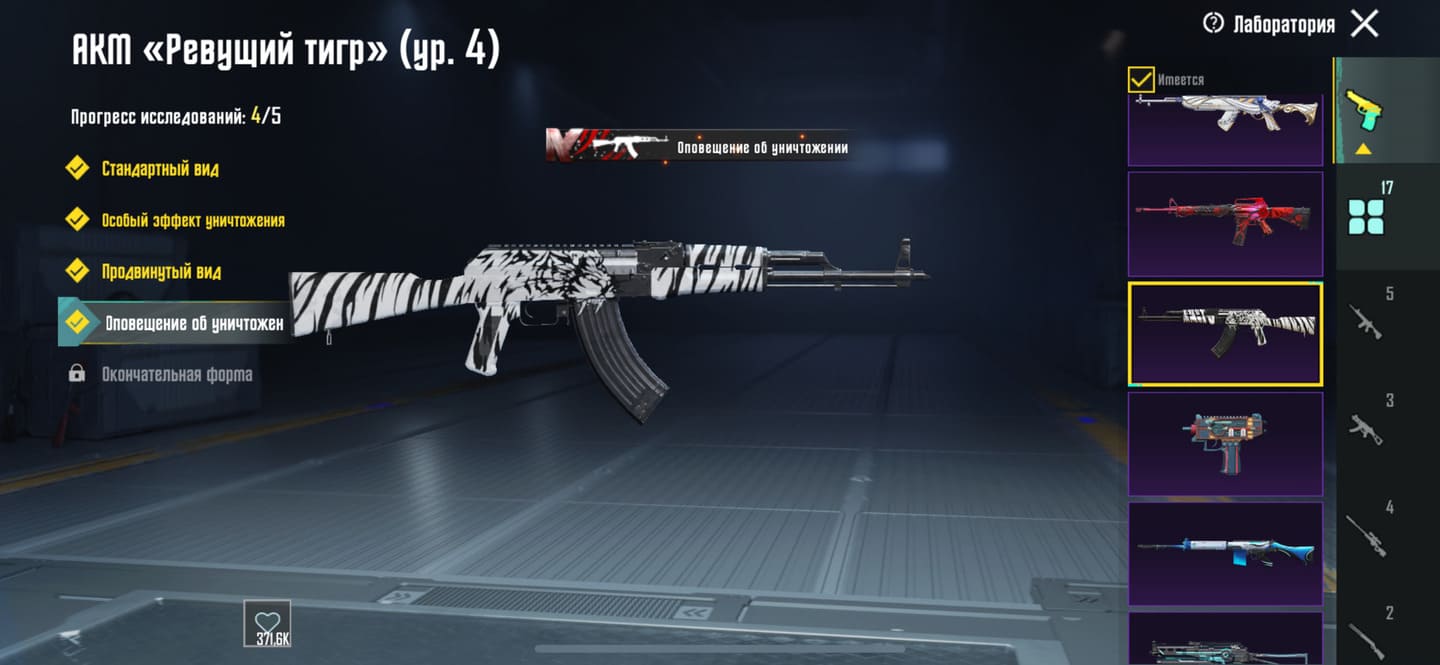Select Особый эффект уничтожения stage
Image resolution: width=1440 pixels, height=665 pixels.
pyautogui.click(x=192, y=220)
